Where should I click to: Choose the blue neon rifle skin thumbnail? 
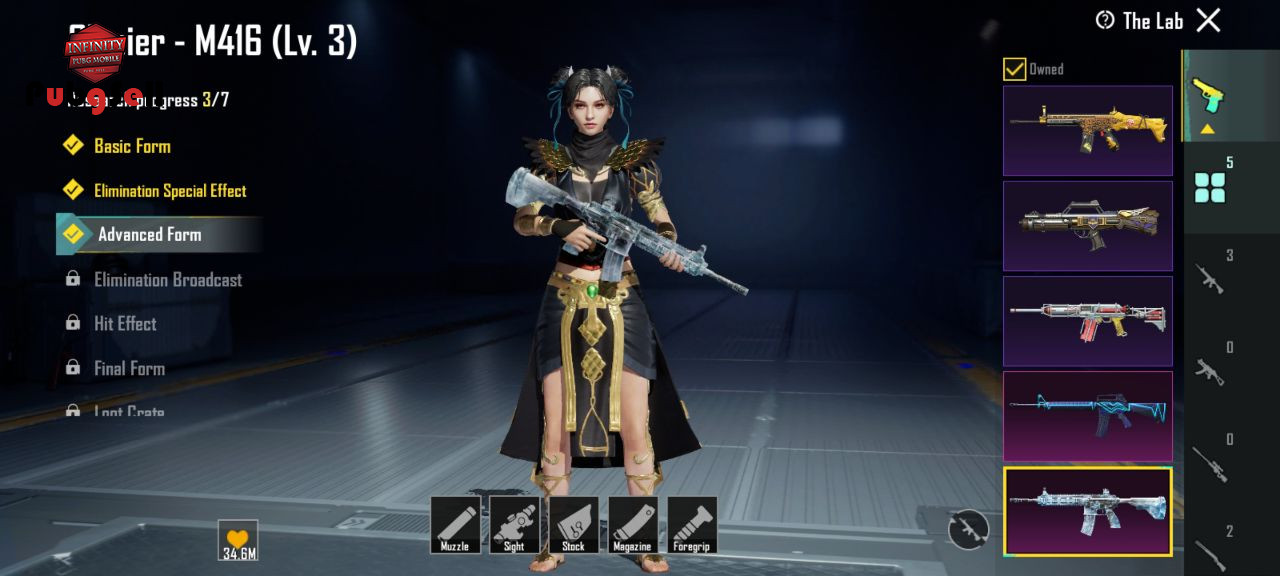coord(1087,417)
